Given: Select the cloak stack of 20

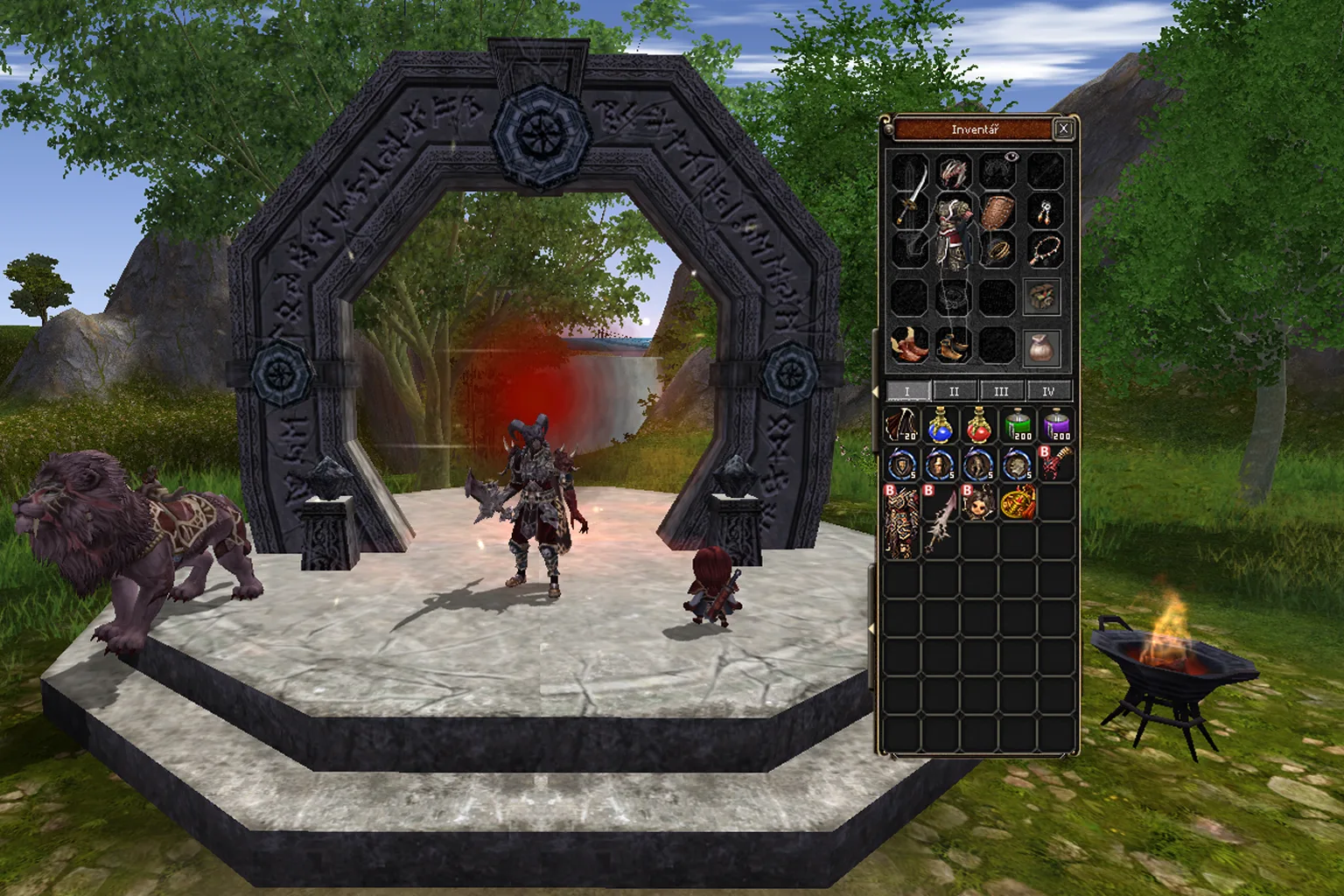Looking at the screenshot, I should pos(902,426).
